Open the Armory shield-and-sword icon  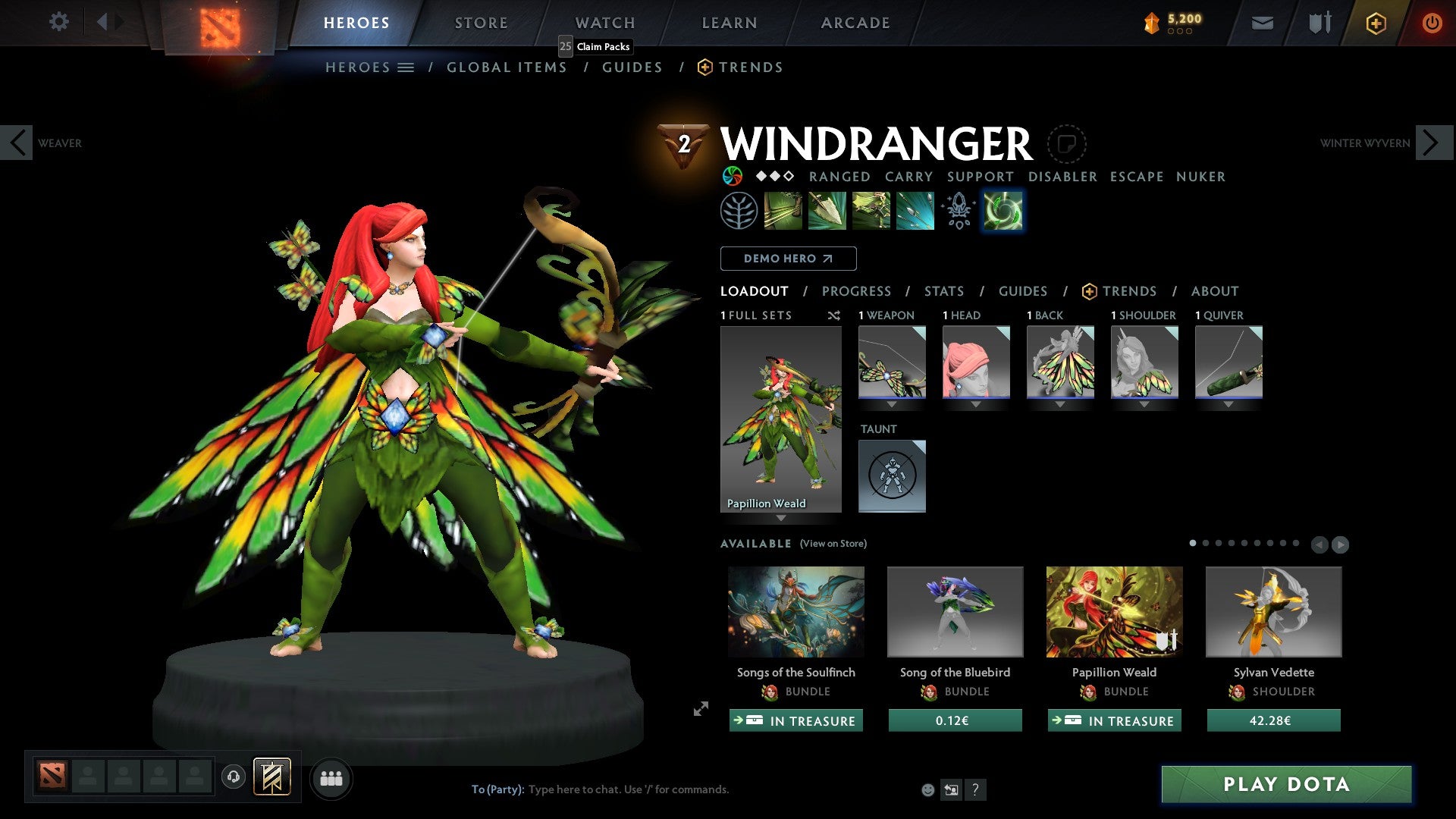pos(1318,23)
